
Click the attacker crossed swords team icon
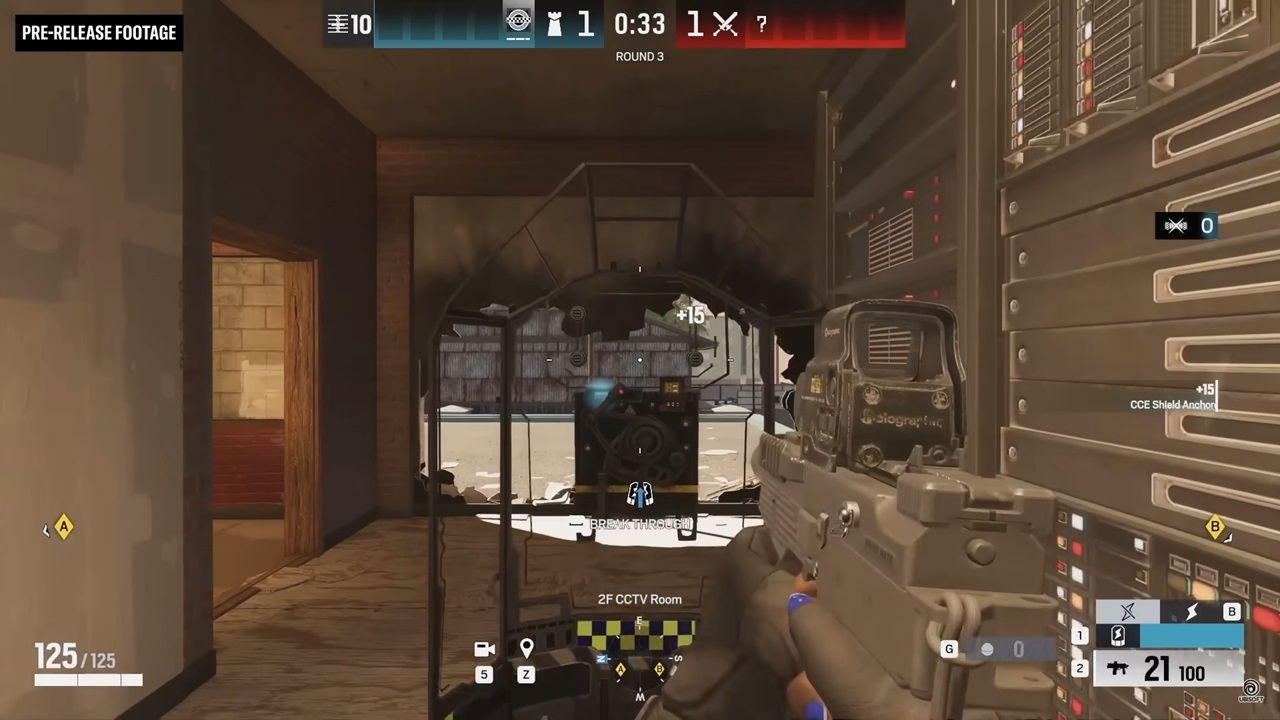click(x=726, y=25)
